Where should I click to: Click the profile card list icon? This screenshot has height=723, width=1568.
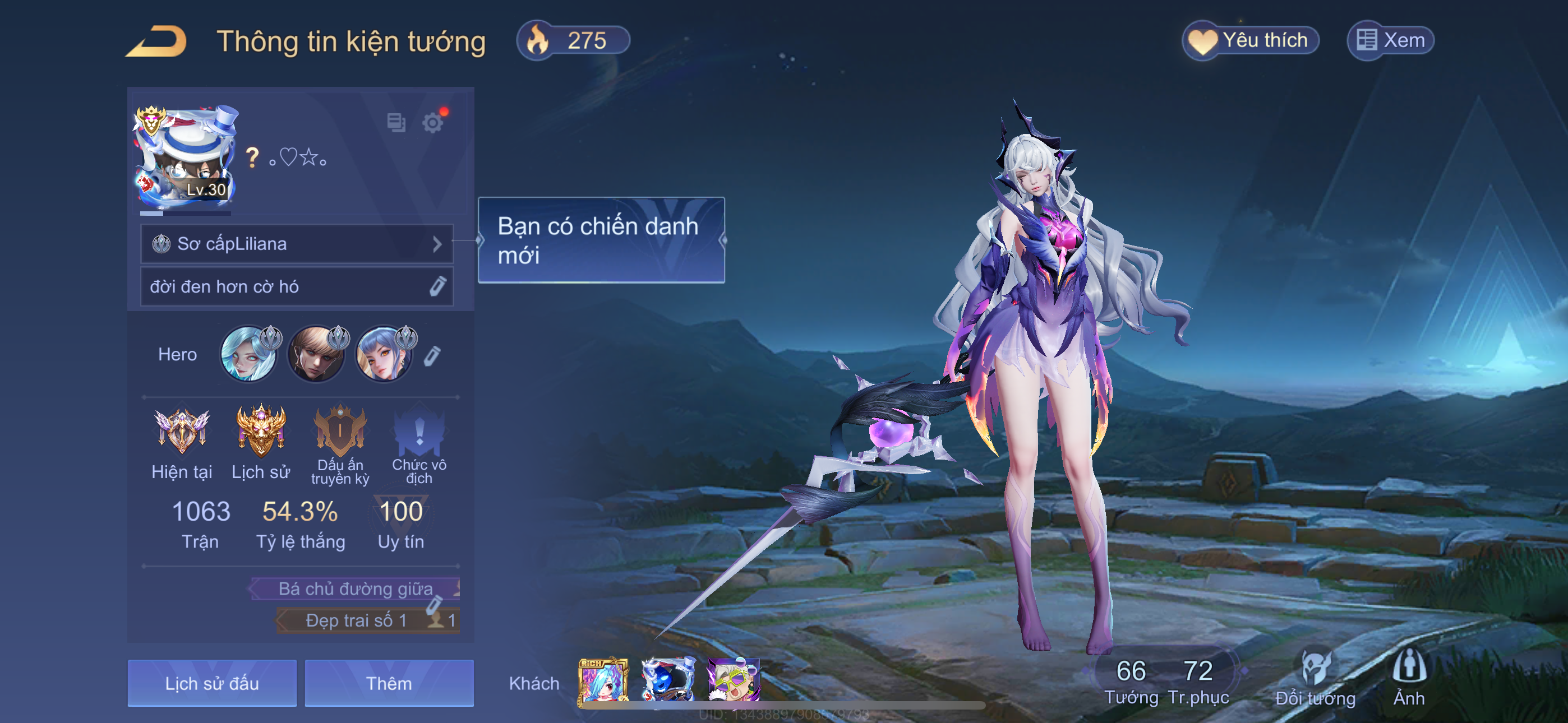(396, 122)
